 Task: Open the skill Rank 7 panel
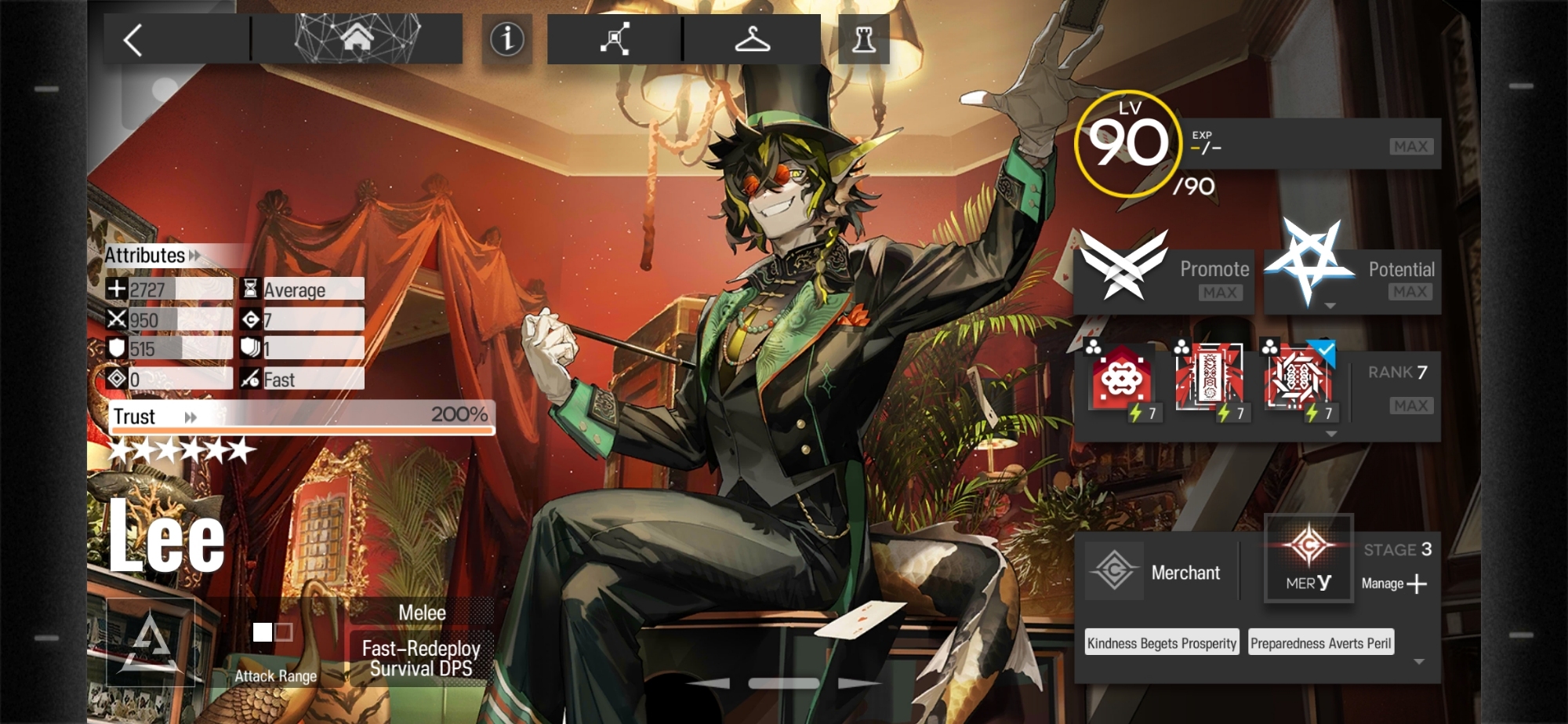click(1397, 388)
